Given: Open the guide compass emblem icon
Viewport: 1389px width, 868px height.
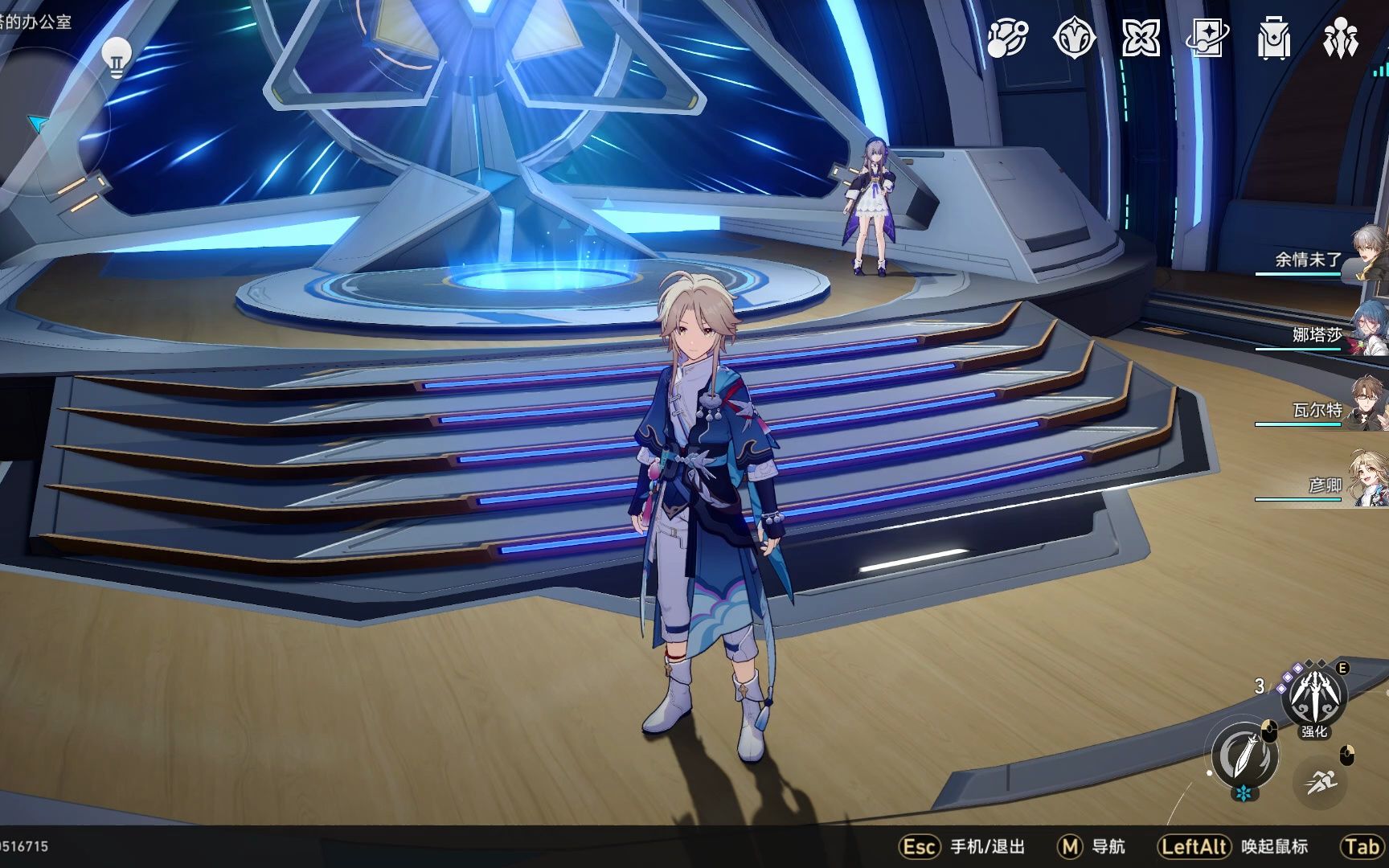Looking at the screenshot, I should click(x=1074, y=38).
